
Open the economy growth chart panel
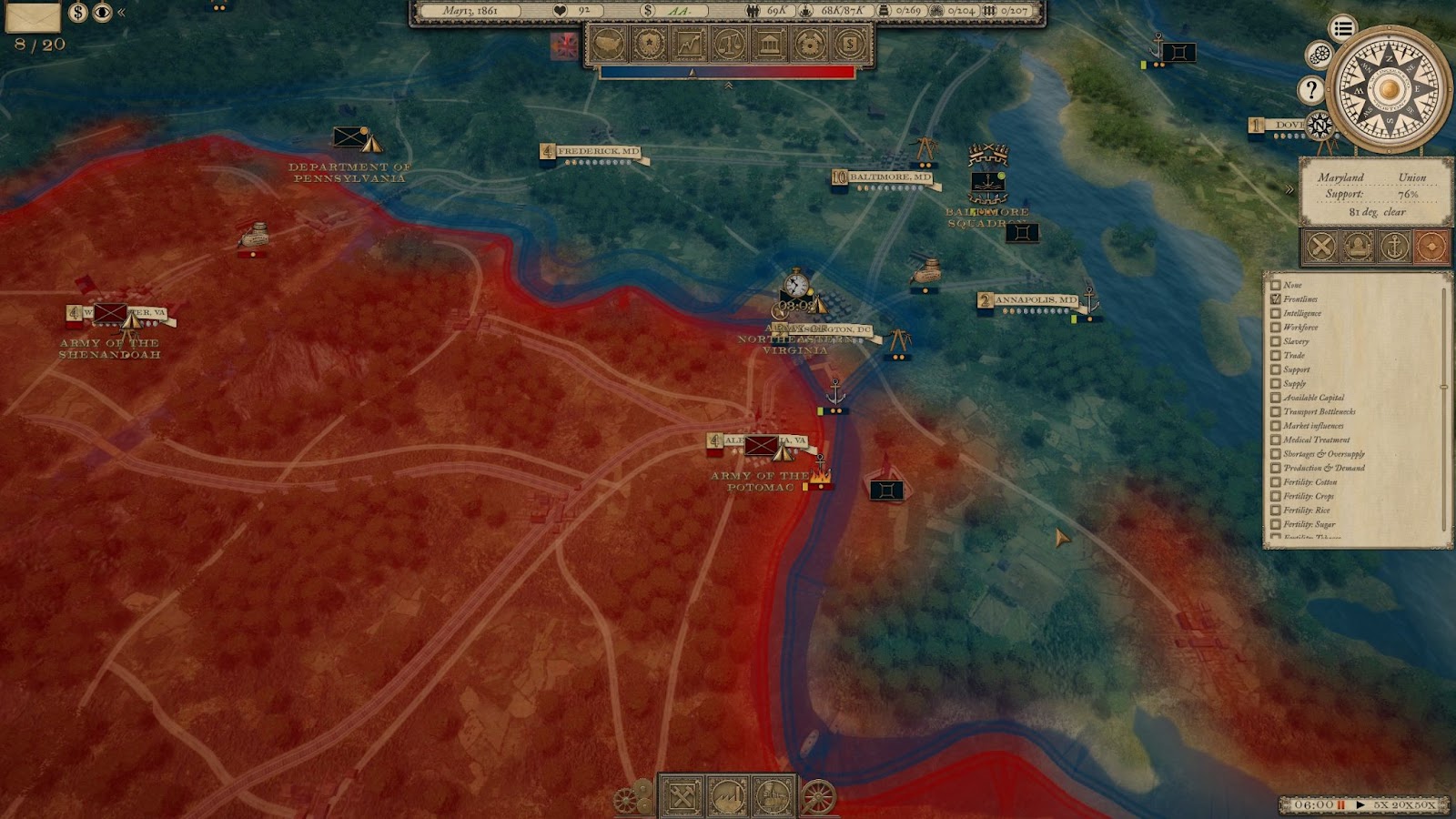[x=689, y=44]
